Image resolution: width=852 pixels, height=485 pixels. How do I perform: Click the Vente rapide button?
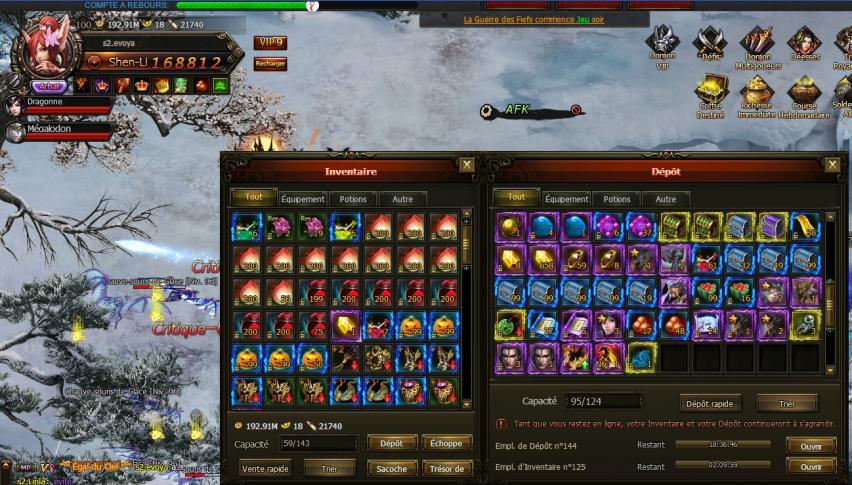point(265,468)
